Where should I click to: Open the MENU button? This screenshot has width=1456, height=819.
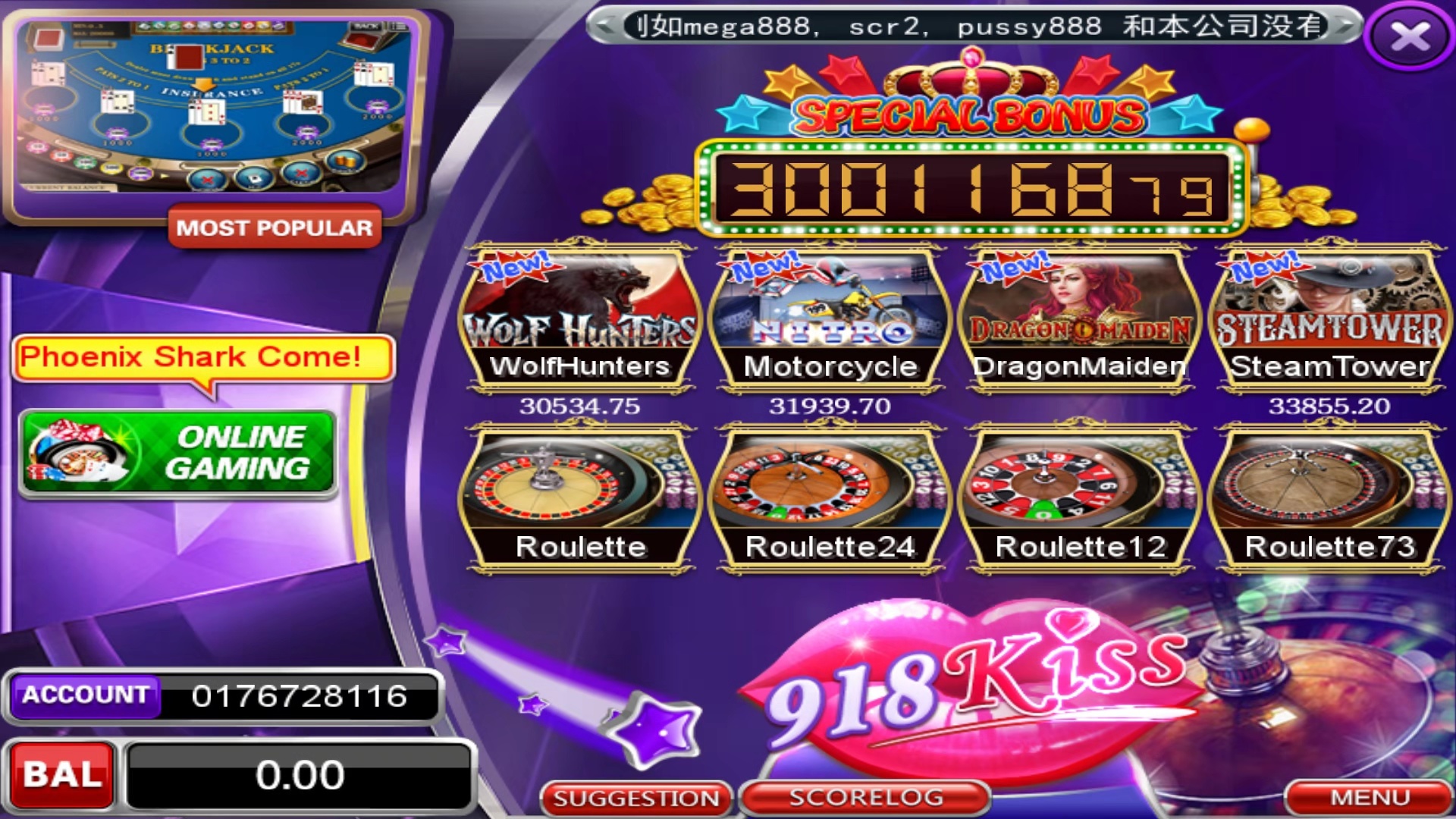pyautogui.click(x=1370, y=798)
